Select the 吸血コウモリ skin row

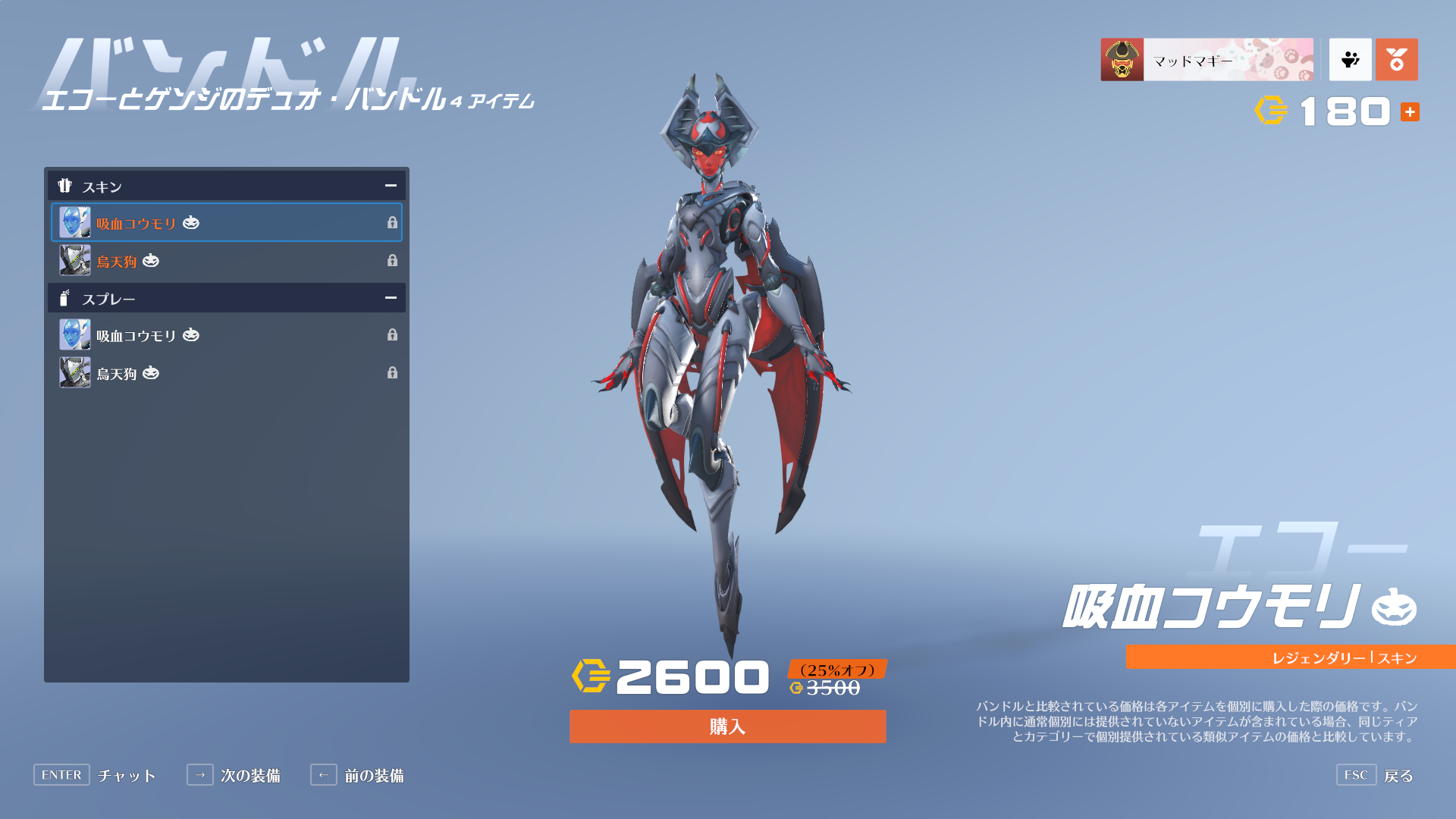pyautogui.click(x=226, y=223)
